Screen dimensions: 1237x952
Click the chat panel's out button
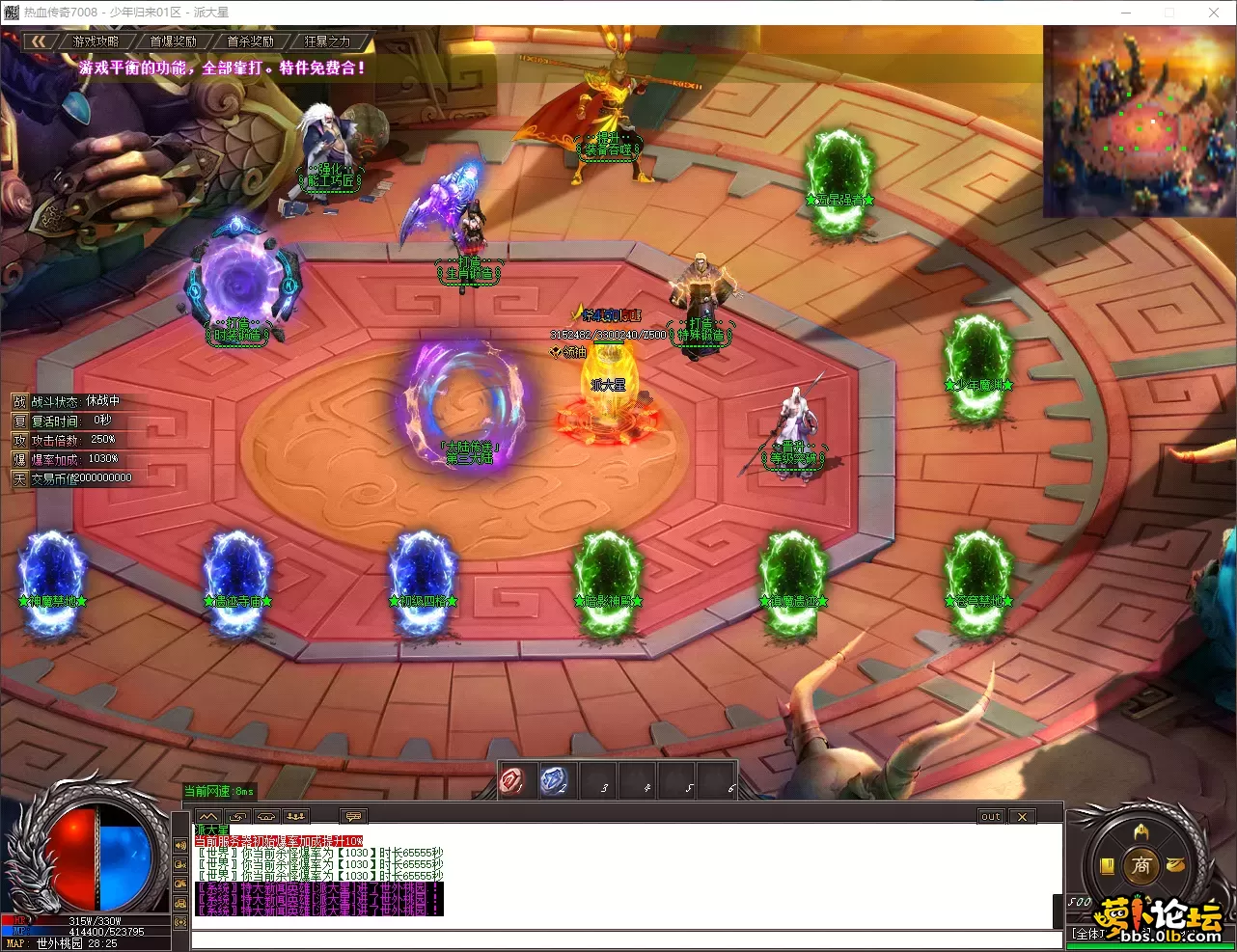(x=991, y=817)
